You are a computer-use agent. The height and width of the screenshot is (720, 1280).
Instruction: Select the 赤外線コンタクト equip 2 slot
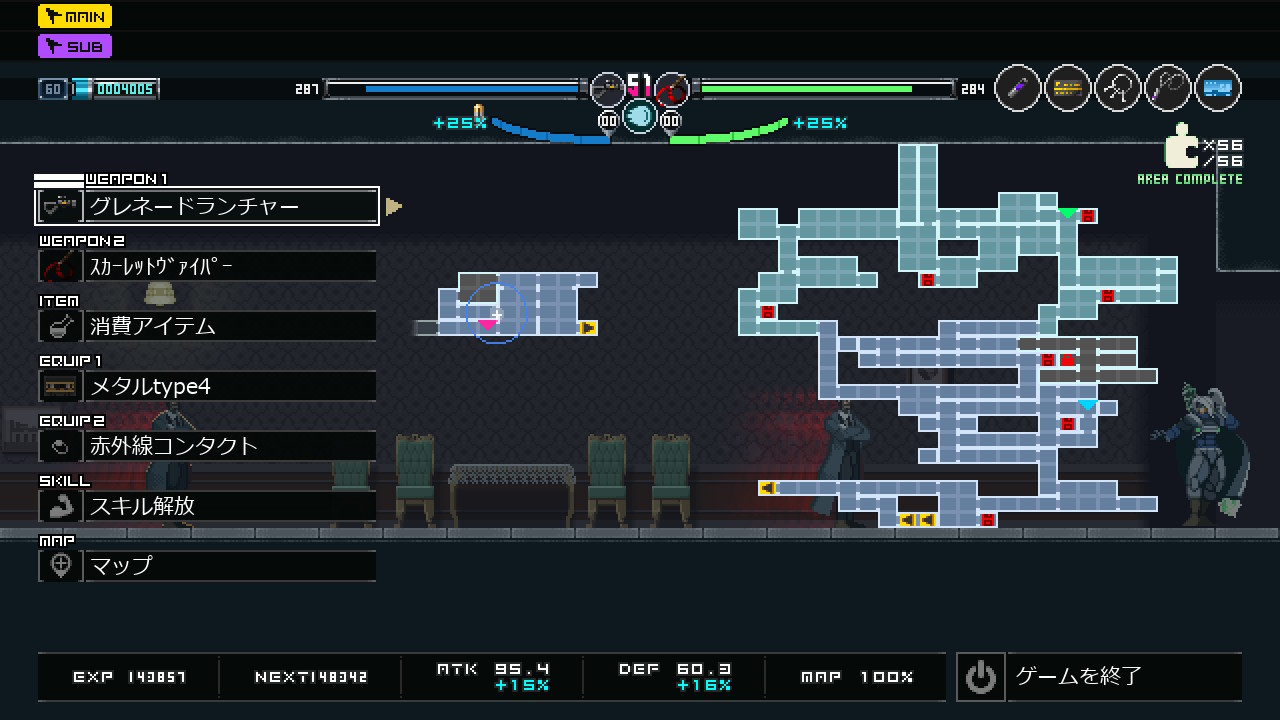click(x=207, y=446)
